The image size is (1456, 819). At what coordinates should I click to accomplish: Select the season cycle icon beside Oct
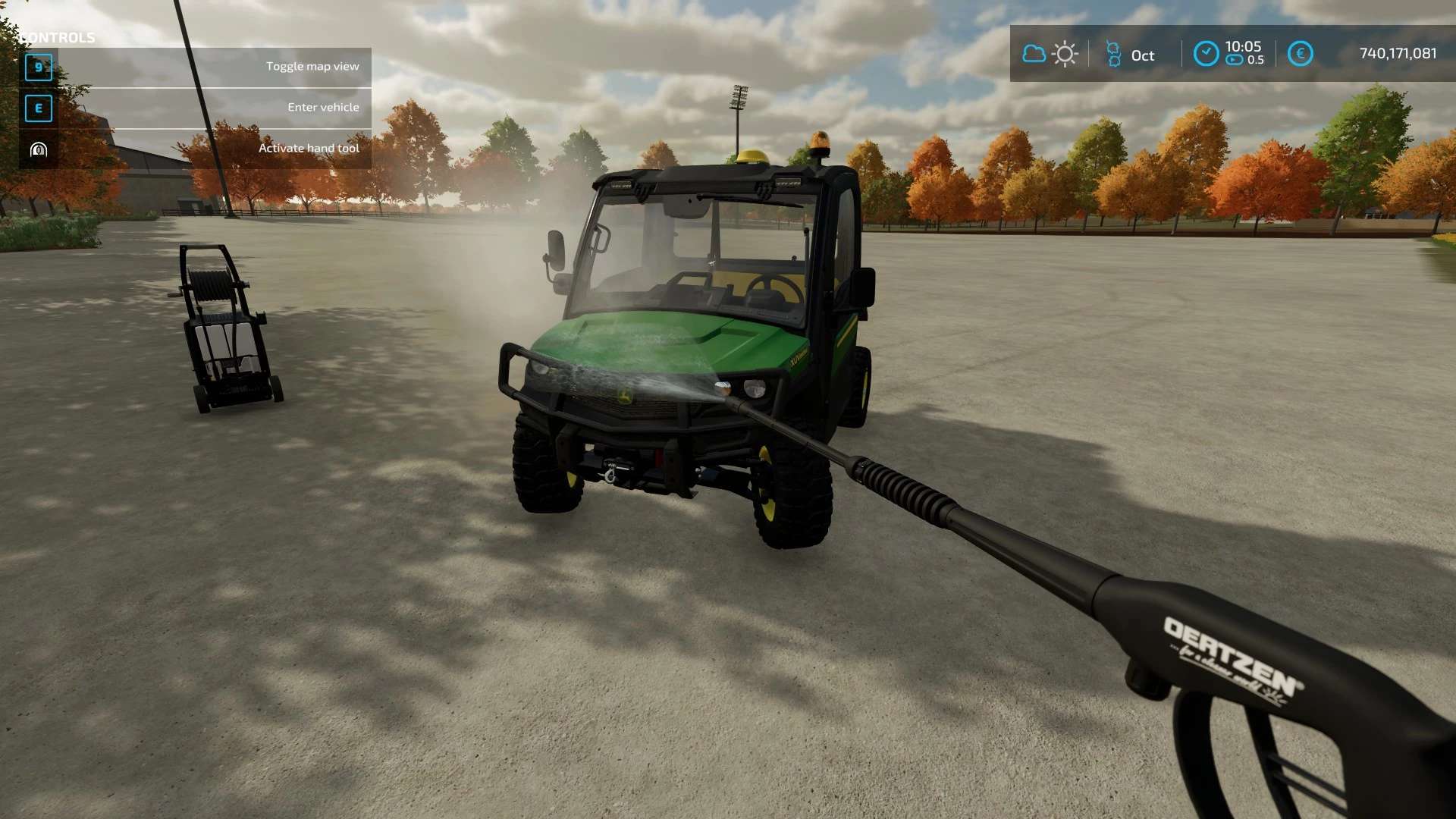(1113, 54)
